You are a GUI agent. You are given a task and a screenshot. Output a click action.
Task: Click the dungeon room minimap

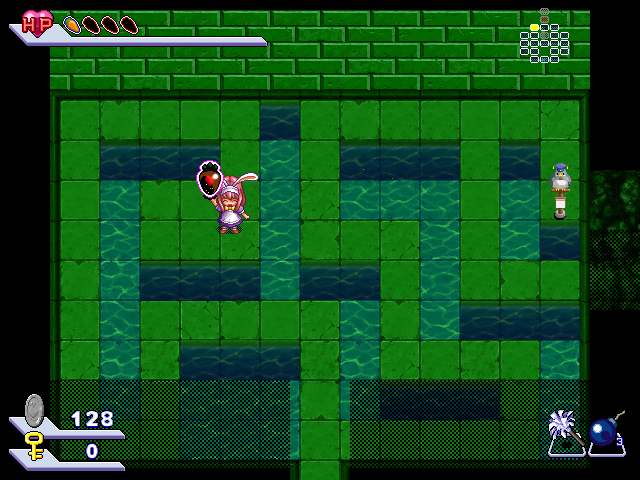[x=543, y=38]
